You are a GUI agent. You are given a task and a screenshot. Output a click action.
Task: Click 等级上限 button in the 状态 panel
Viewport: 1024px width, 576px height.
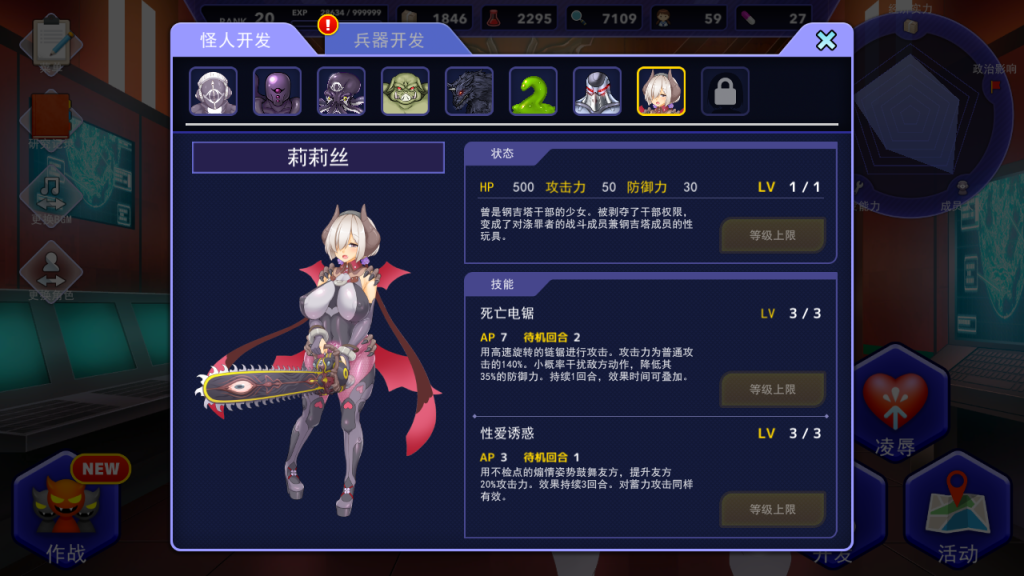[773, 236]
